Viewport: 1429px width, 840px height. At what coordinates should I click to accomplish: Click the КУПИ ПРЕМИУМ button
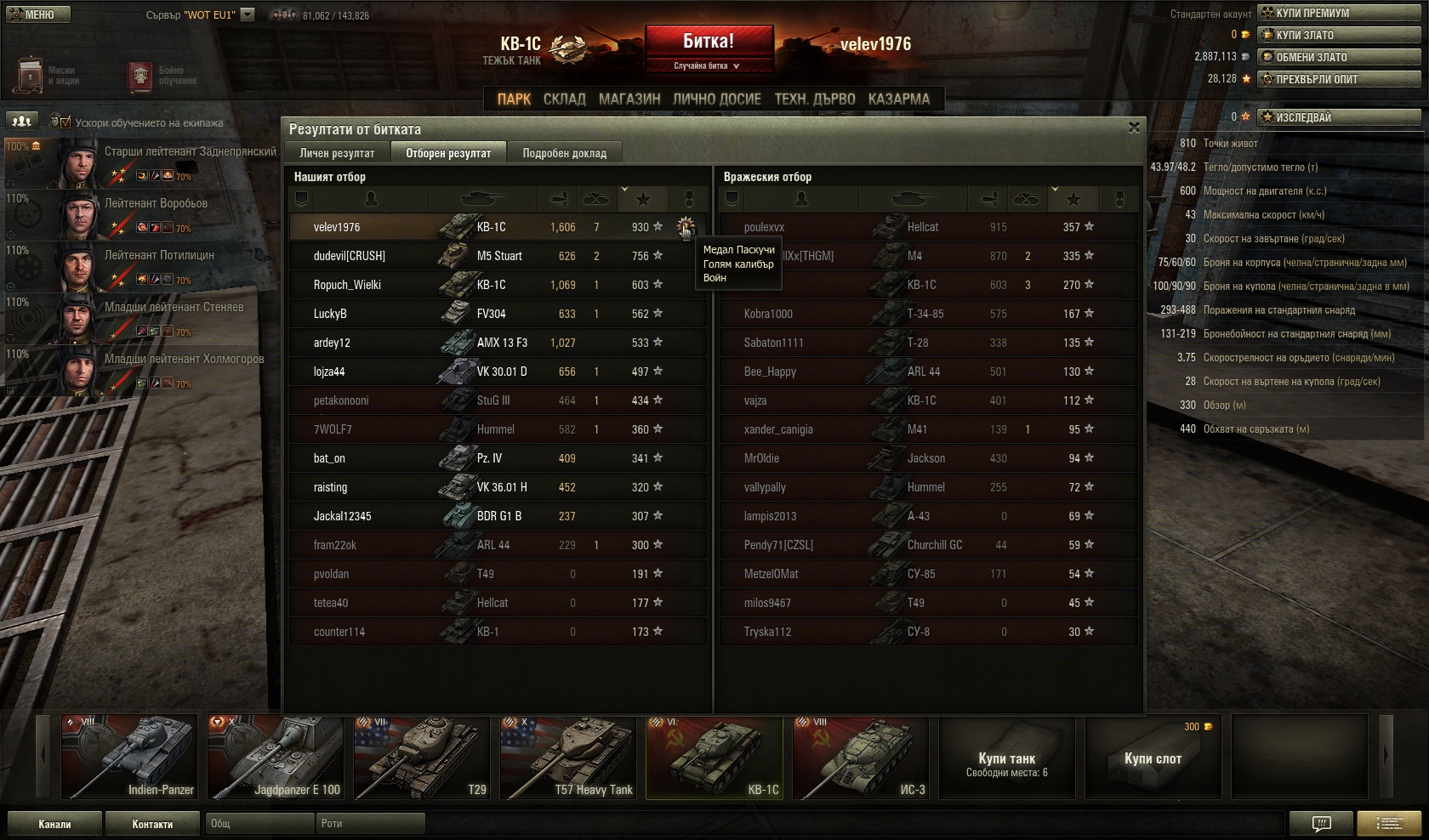pos(1340,13)
